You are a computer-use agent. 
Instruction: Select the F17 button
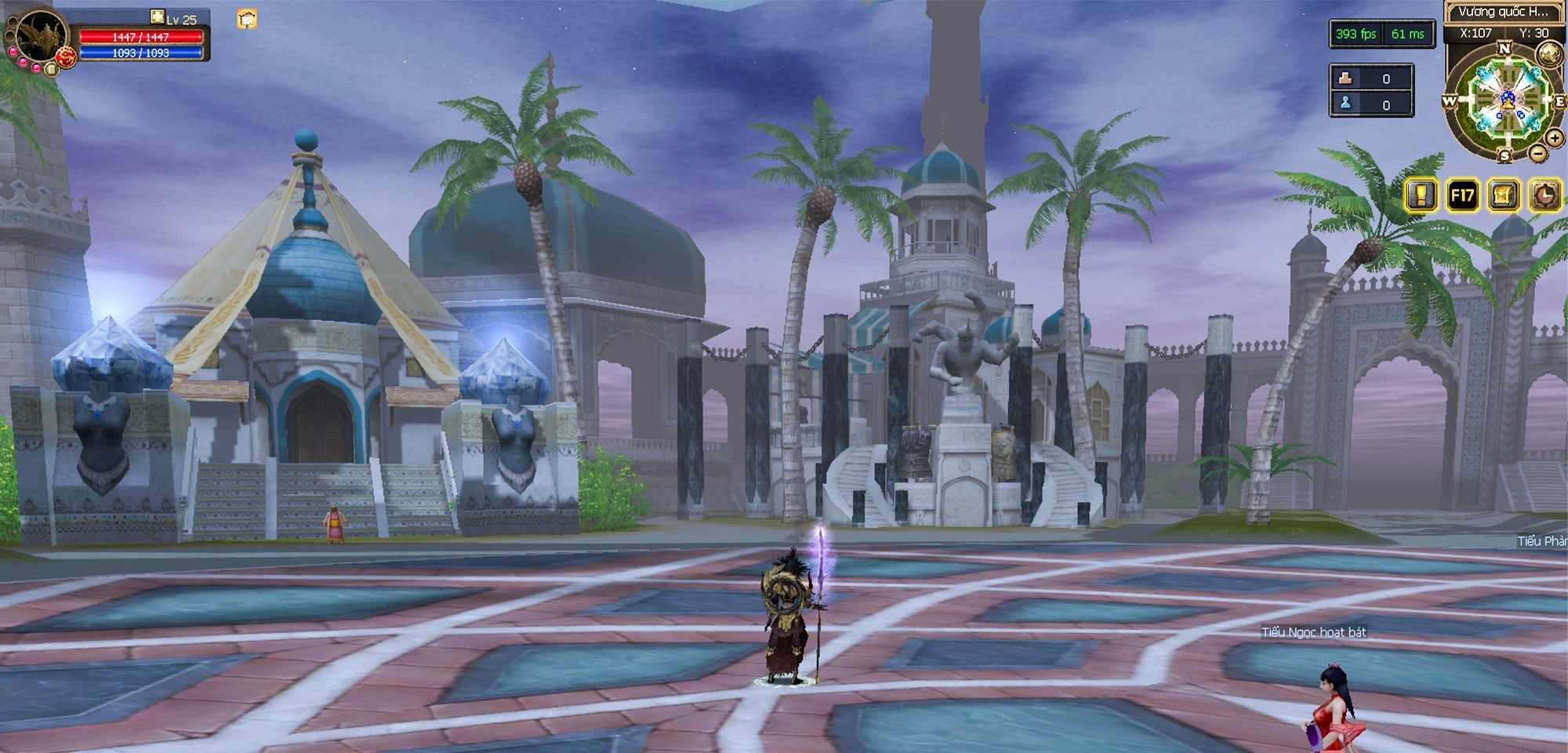(1462, 195)
